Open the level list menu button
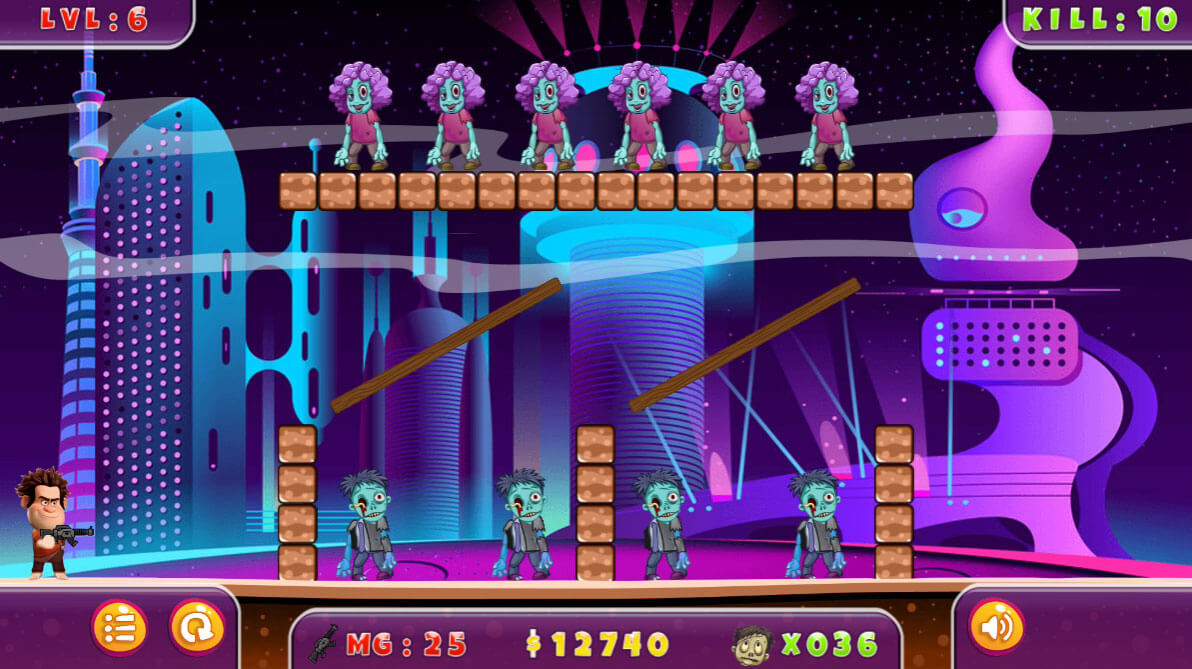Image resolution: width=1192 pixels, height=669 pixels. (120, 628)
